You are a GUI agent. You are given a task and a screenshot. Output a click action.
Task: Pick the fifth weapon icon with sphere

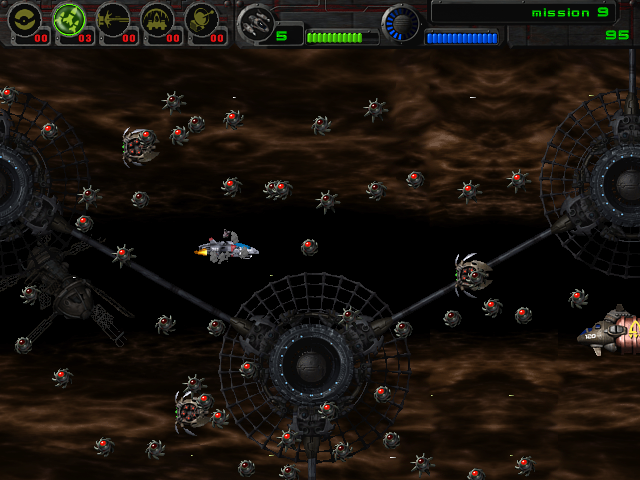[x=203, y=19]
